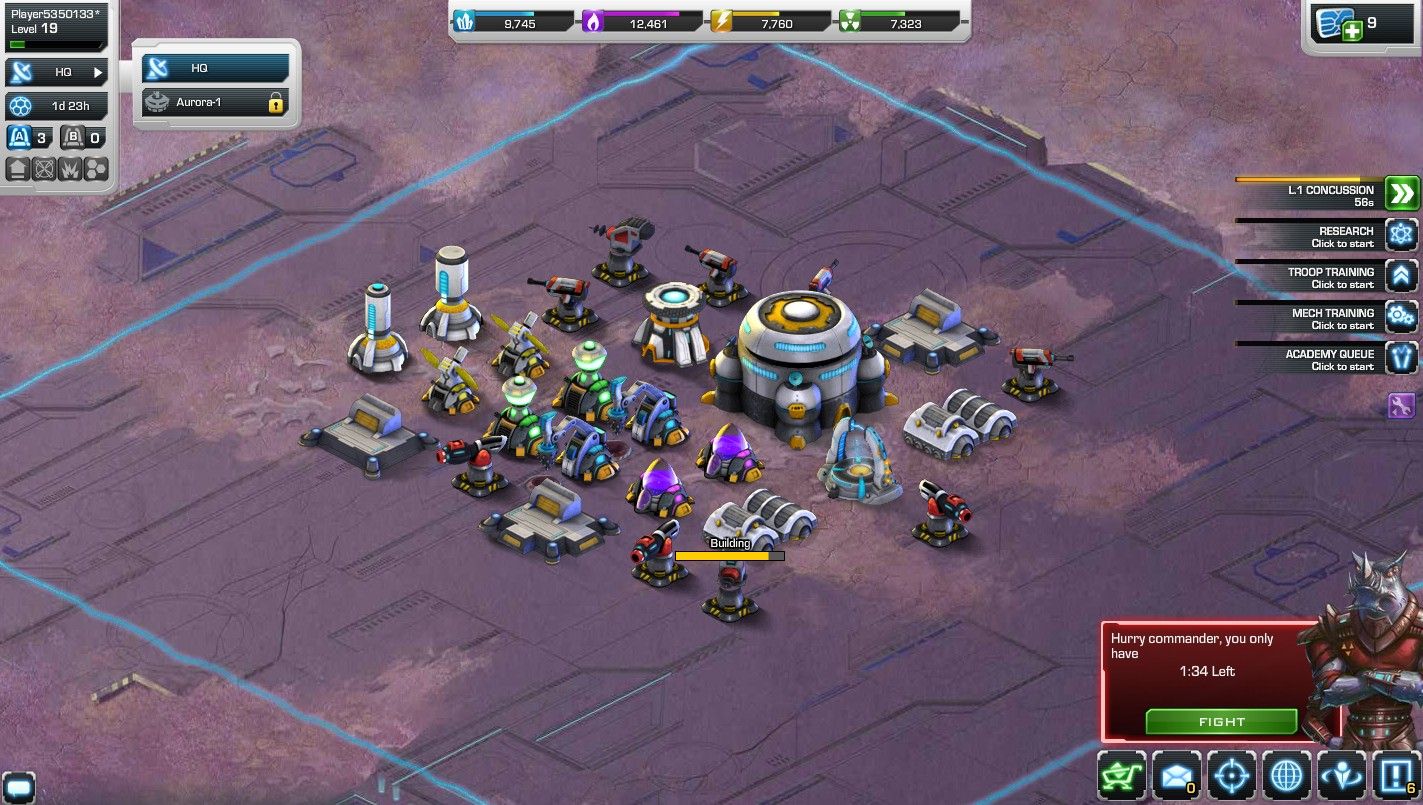Click the Research gear icon

coord(1402,234)
